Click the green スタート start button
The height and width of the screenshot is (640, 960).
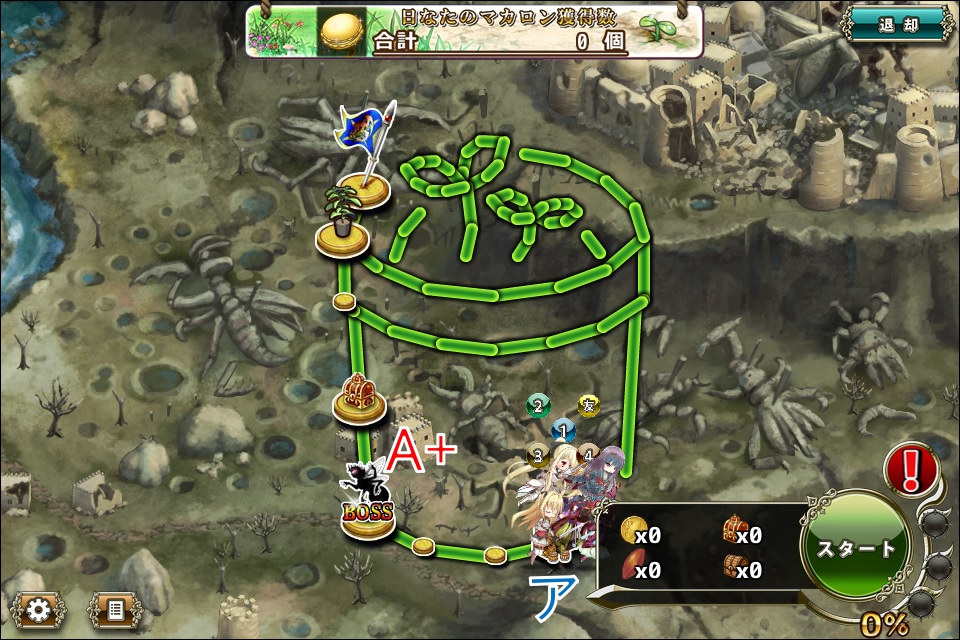click(x=857, y=549)
